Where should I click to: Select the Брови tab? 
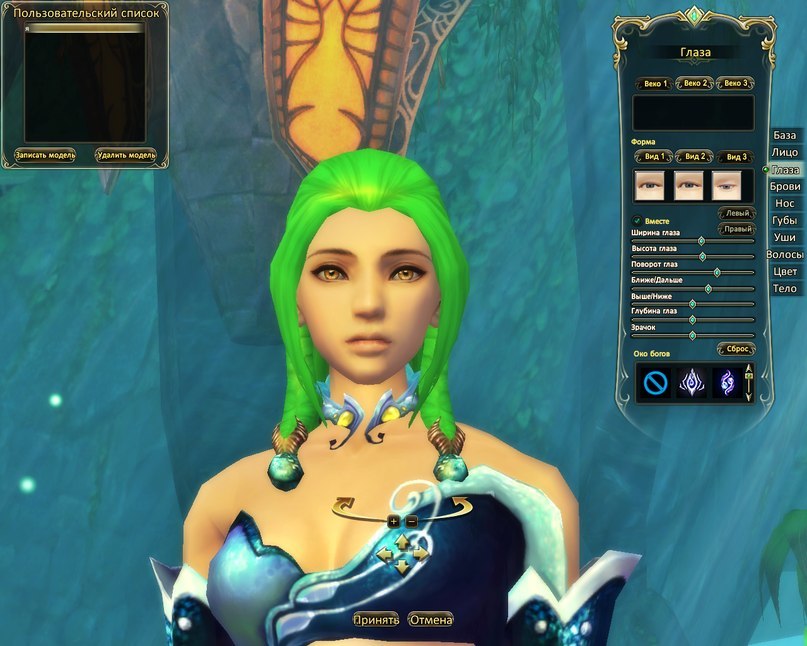click(785, 186)
